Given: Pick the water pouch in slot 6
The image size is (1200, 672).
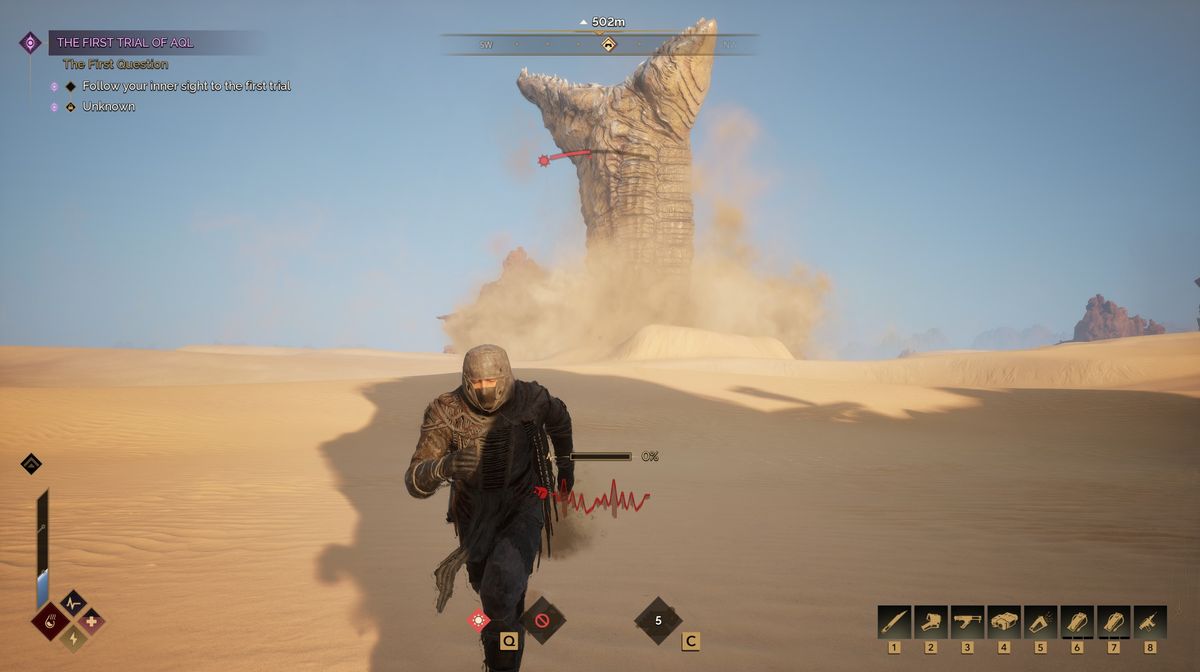Looking at the screenshot, I should [x=1077, y=621].
